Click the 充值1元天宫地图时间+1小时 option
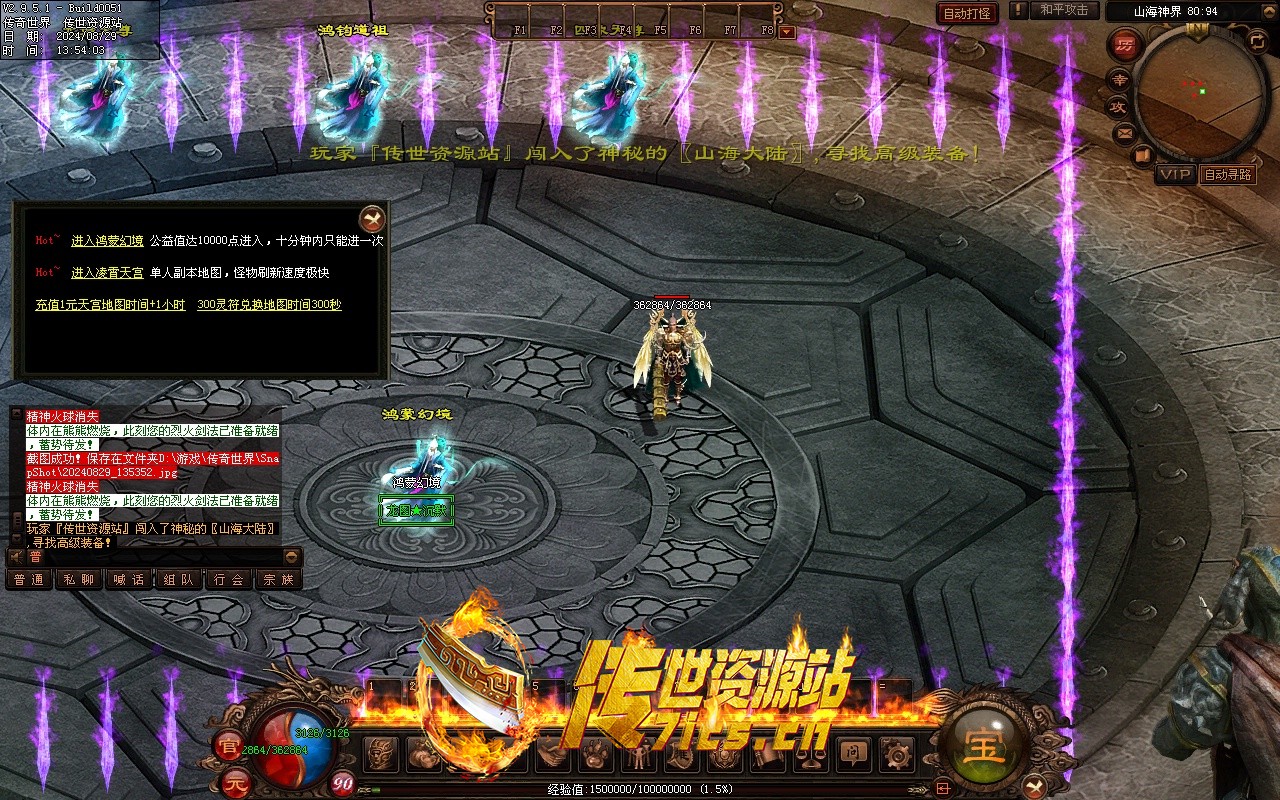 pyautogui.click(x=110, y=305)
